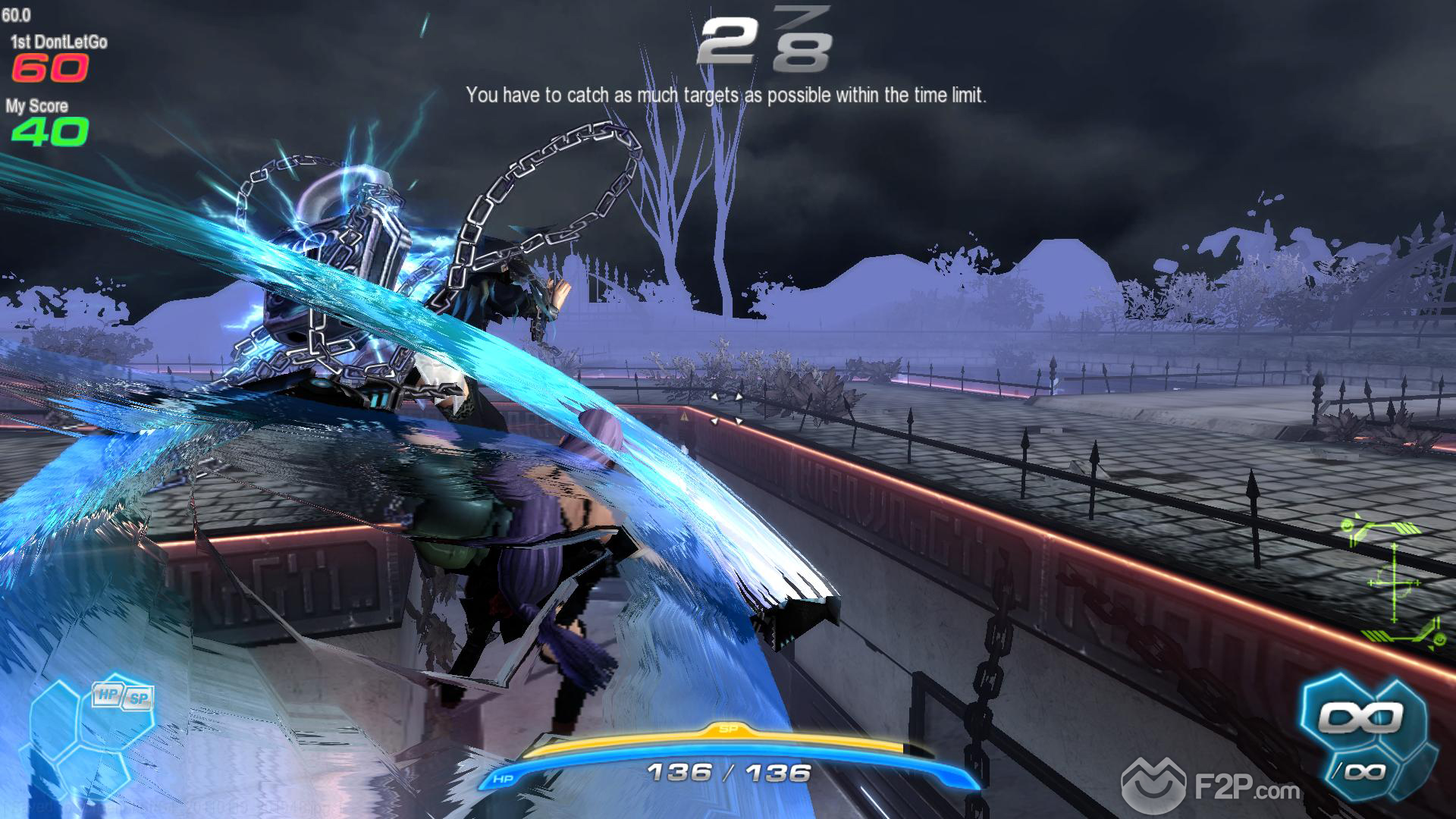Click the catch targets instruction text
Viewport: 1456px width, 819px height.
pos(727,96)
